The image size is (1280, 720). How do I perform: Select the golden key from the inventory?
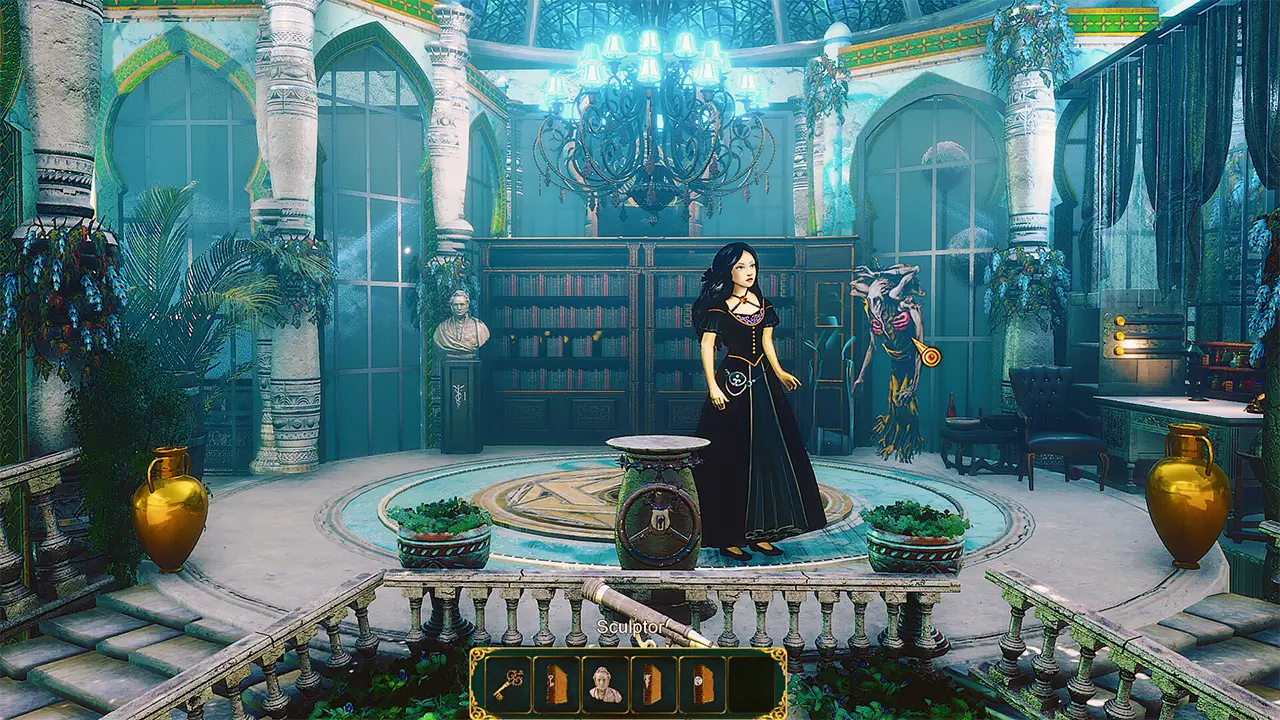(x=510, y=680)
